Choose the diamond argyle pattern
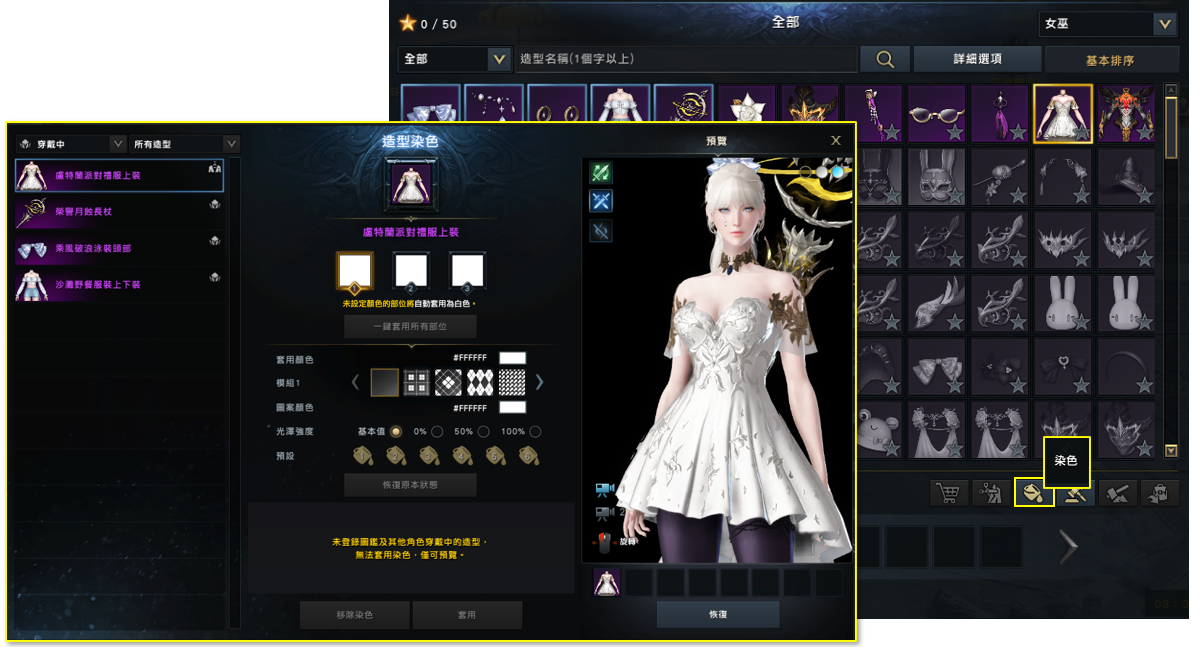 pyautogui.click(x=480, y=381)
